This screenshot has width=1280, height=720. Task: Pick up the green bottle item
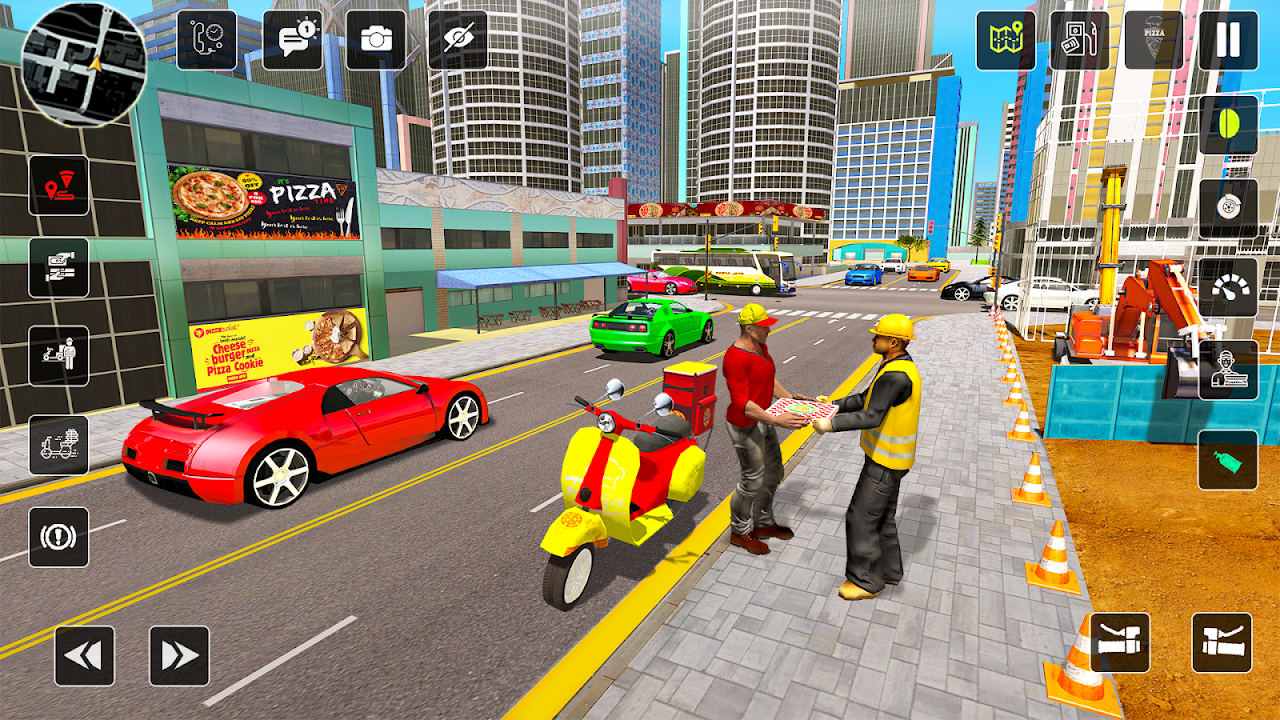[x=1228, y=460]
